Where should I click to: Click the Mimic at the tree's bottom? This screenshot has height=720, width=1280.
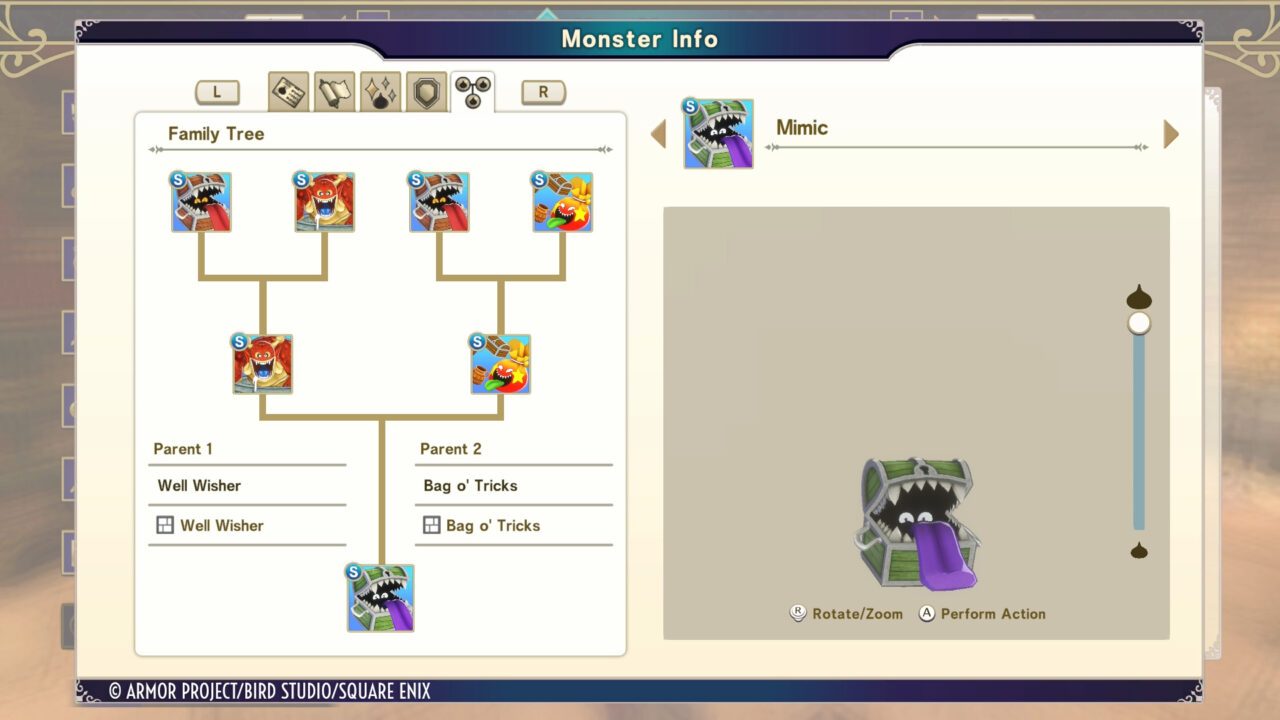pos(381,597)
